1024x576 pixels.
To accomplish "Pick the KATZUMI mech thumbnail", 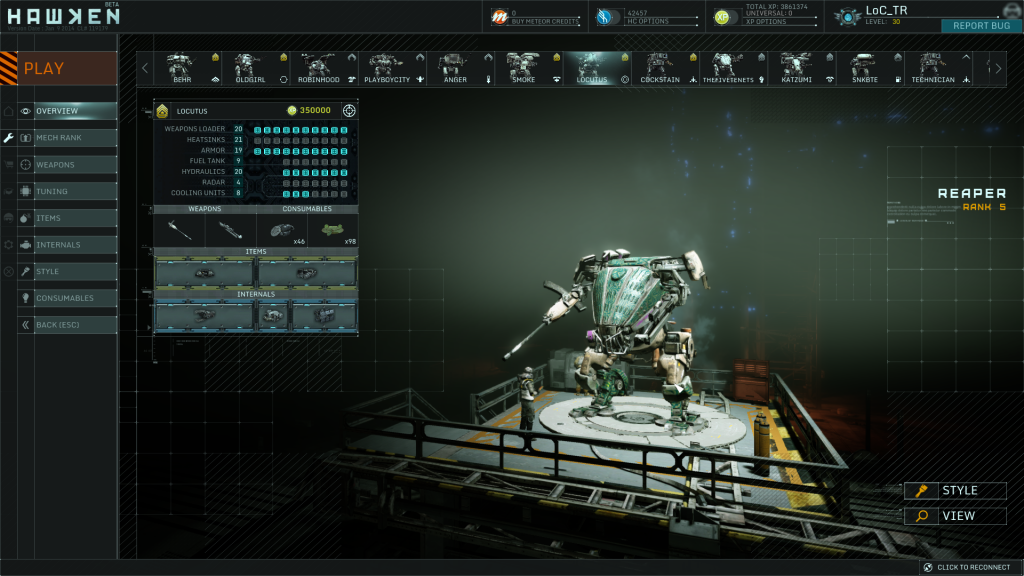I will (797, 68).
